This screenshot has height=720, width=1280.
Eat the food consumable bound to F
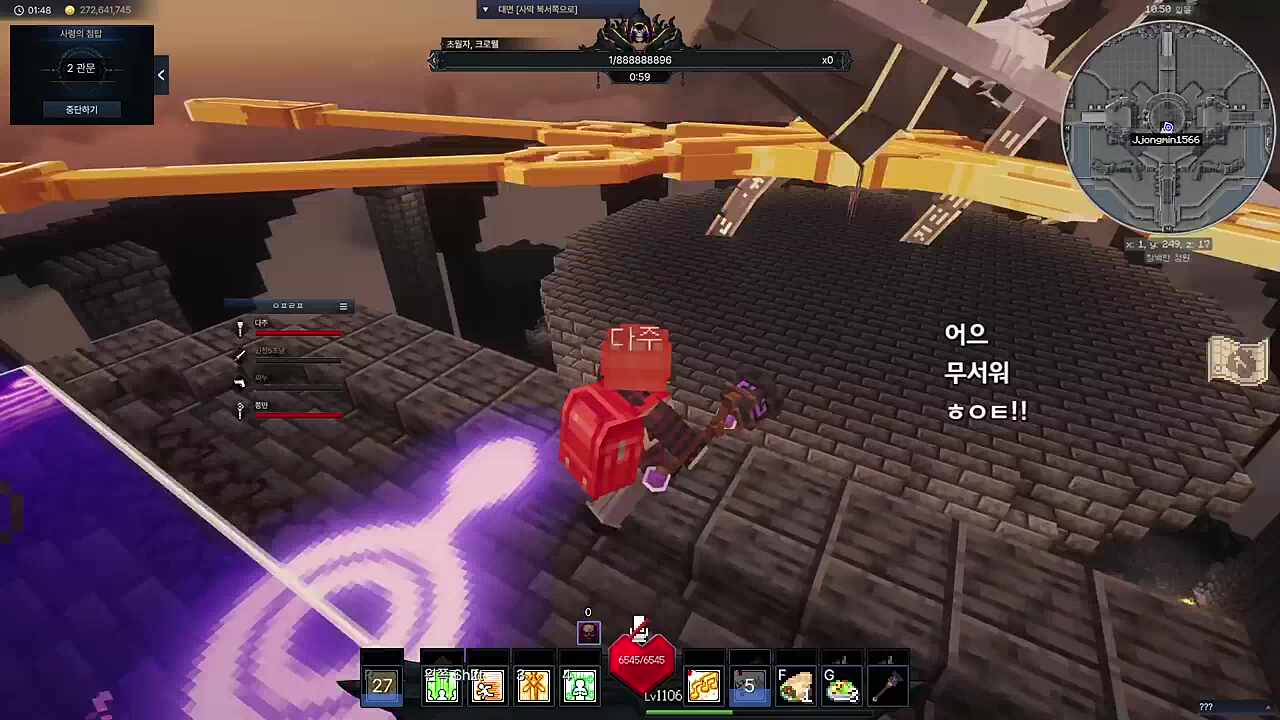795,684
